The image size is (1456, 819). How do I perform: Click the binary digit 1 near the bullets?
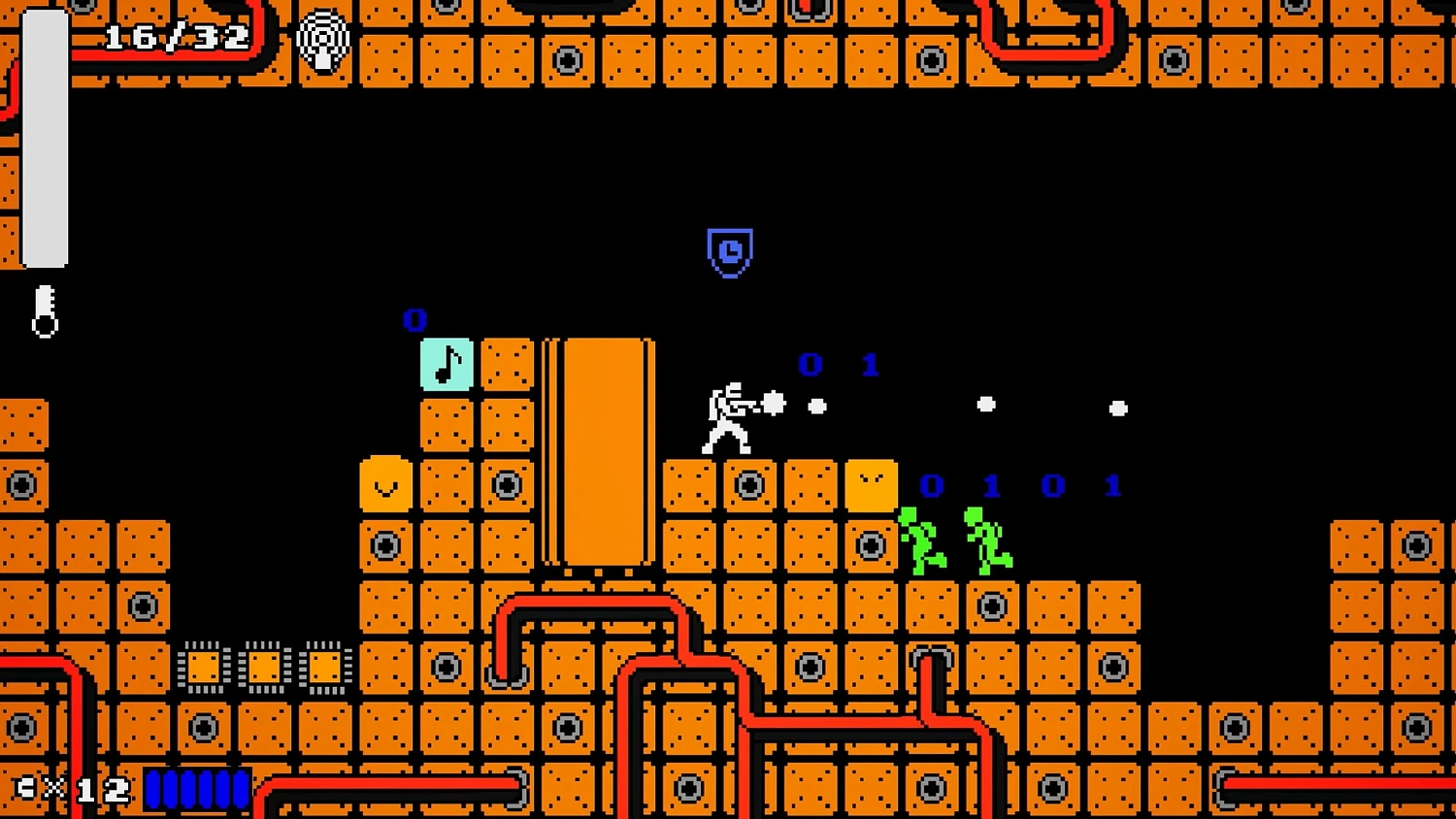[869, 366]
